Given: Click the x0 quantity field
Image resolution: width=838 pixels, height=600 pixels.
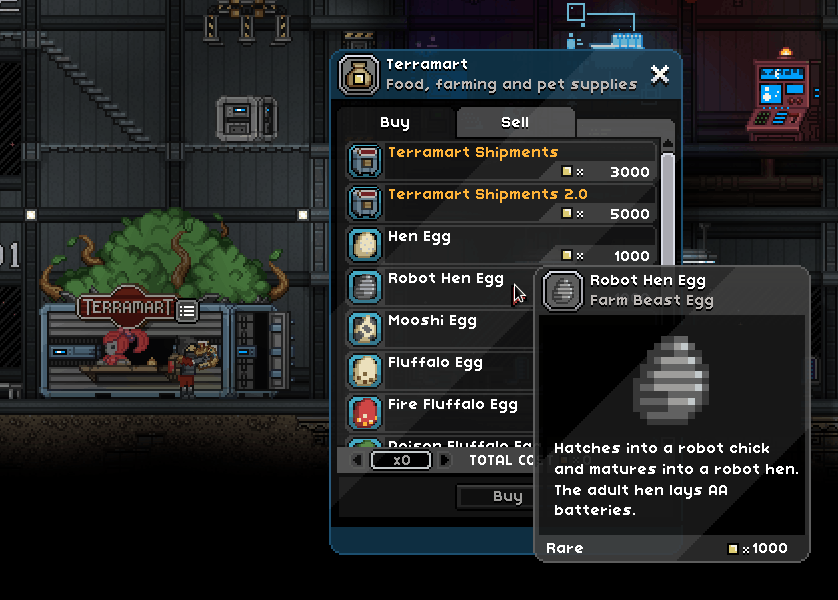Looking at the screenshot, I should pyautogui.click(x=400, y=461).
